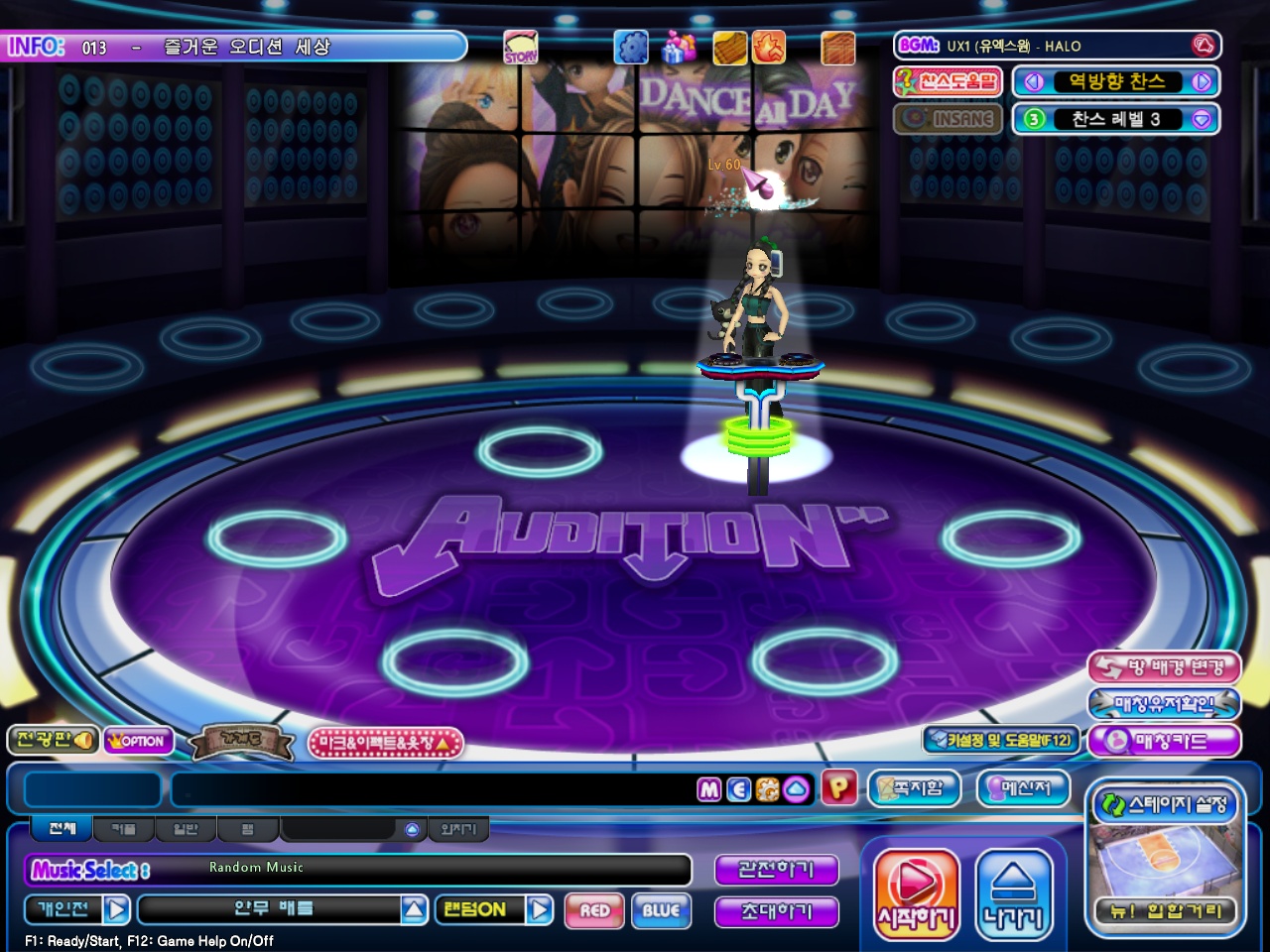
Task: Open the 찬스 레벨 3 dropdown arrow
Action: pos(1202,119)
